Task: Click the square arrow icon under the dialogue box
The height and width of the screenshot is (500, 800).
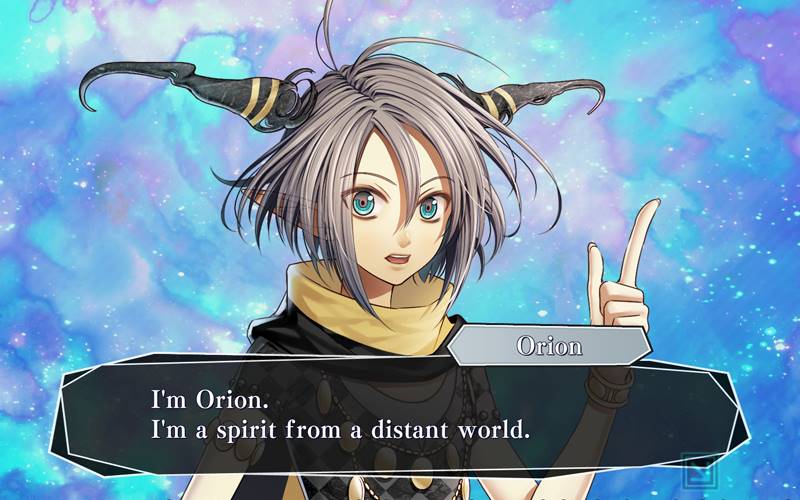Action: 695,469
